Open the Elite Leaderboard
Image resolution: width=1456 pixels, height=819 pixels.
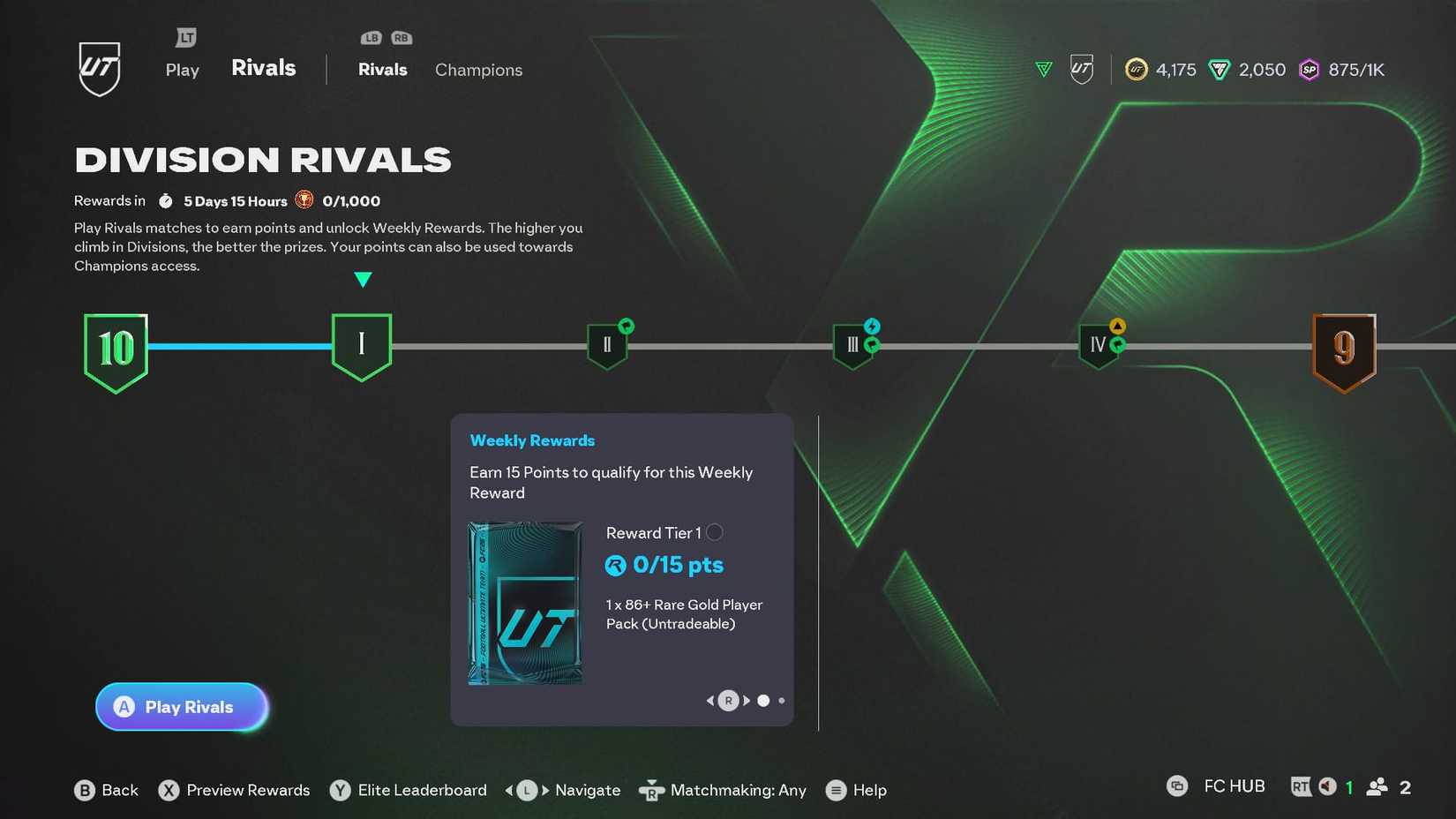408,790
